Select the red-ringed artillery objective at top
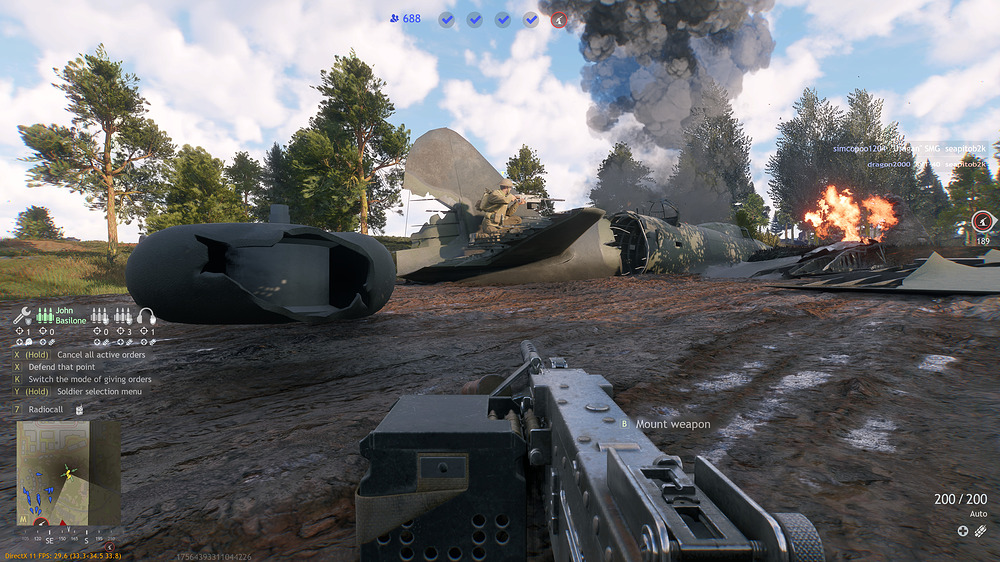The height and width of the screenshot is (562, 1000). coord(559,19)
